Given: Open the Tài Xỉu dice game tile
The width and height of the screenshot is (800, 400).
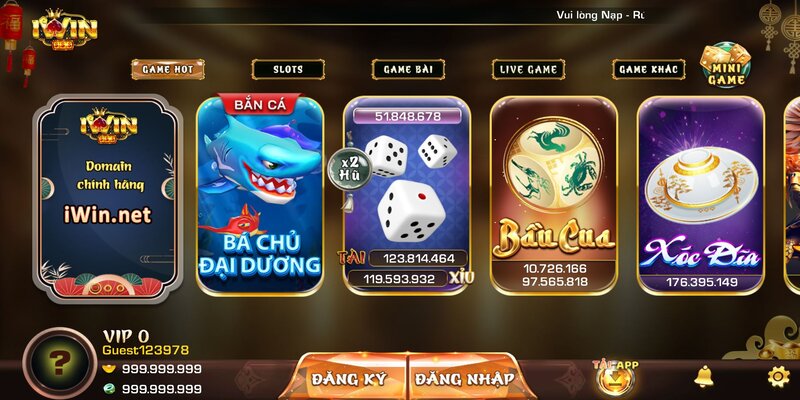Looking at the screenshot, I should point(407,195).
